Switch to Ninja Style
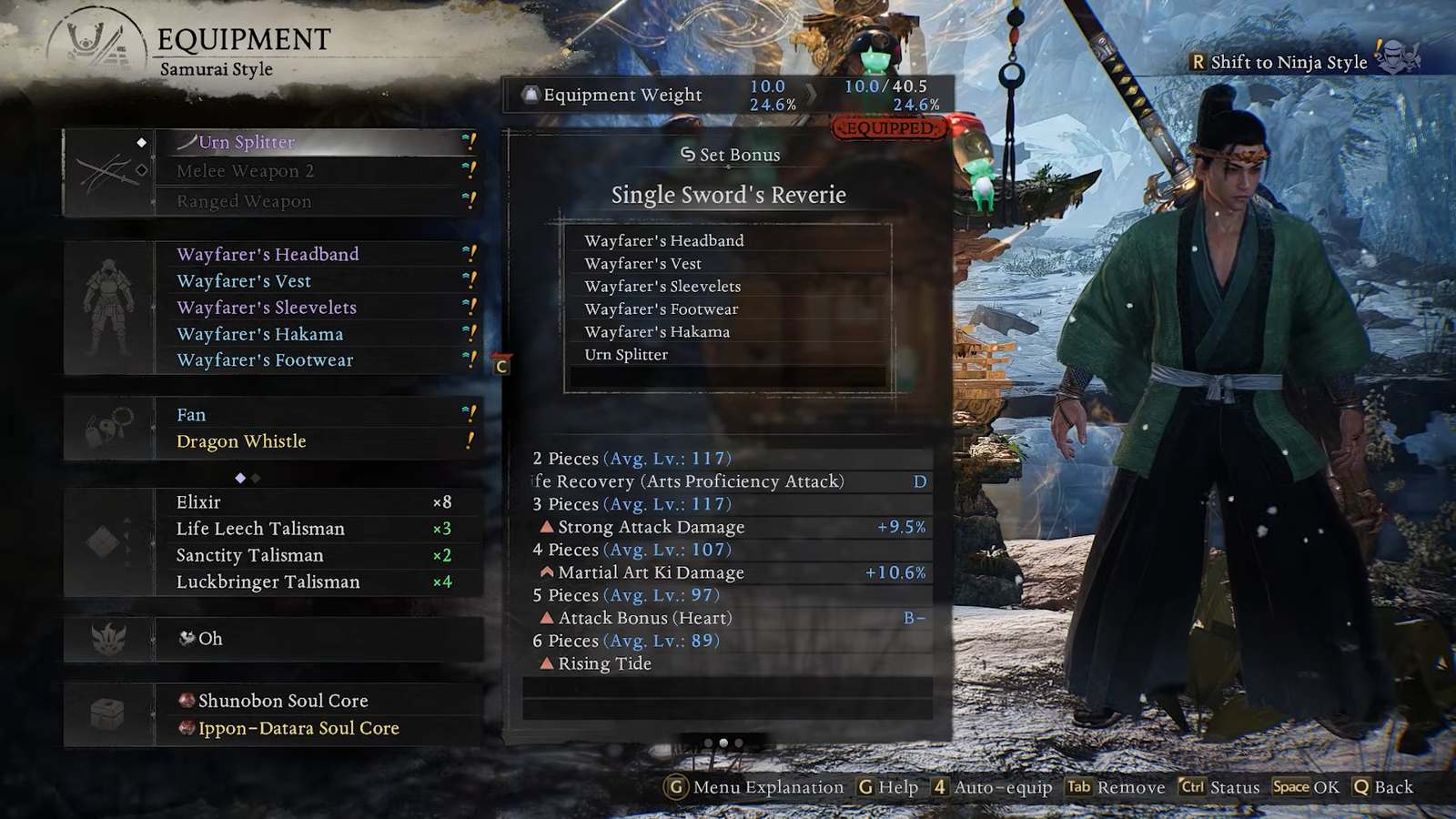1456x819 pixels. pyautogui.click(x=1288, y=62)
